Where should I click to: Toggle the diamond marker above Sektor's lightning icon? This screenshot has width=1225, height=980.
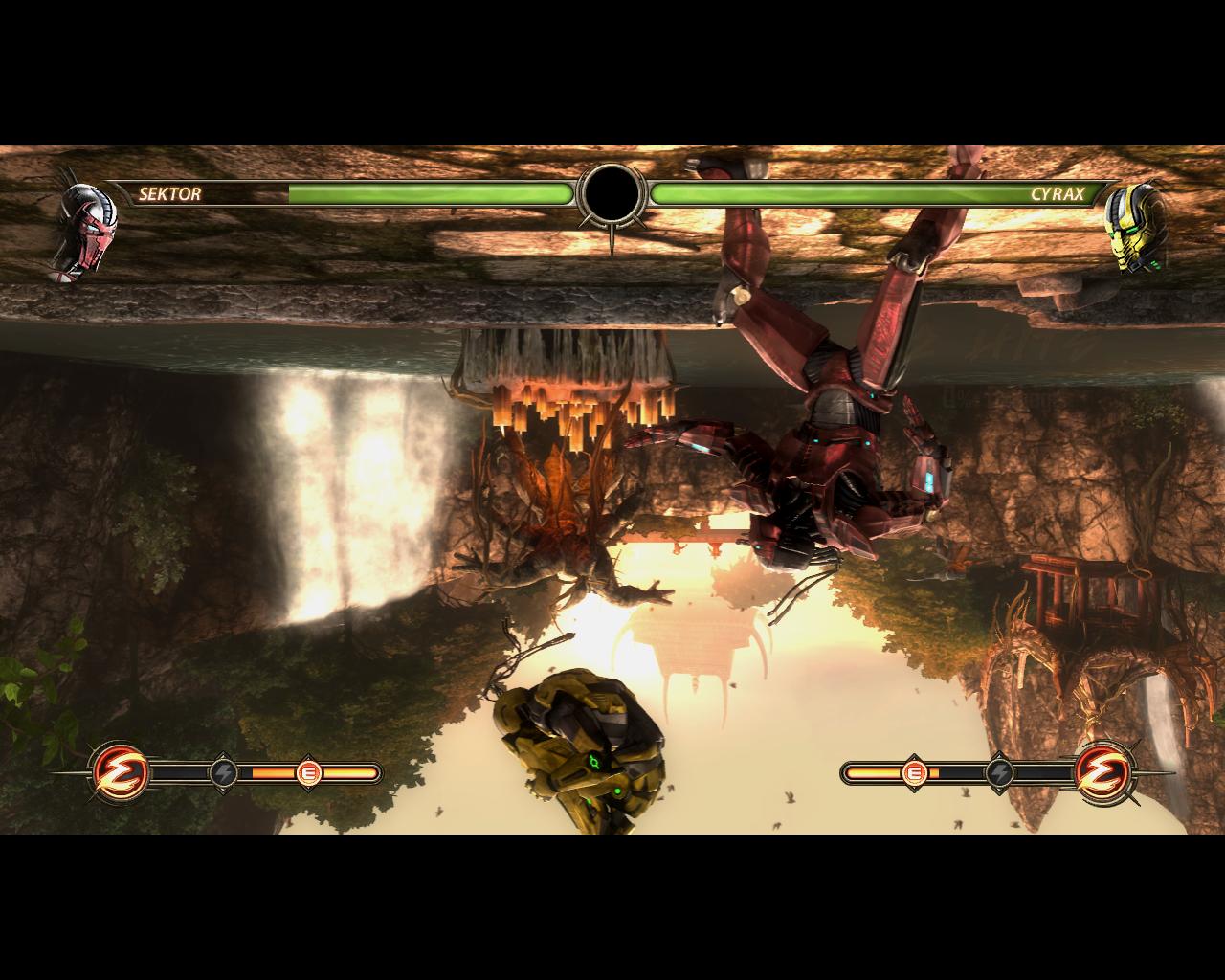tap(226, 752)
